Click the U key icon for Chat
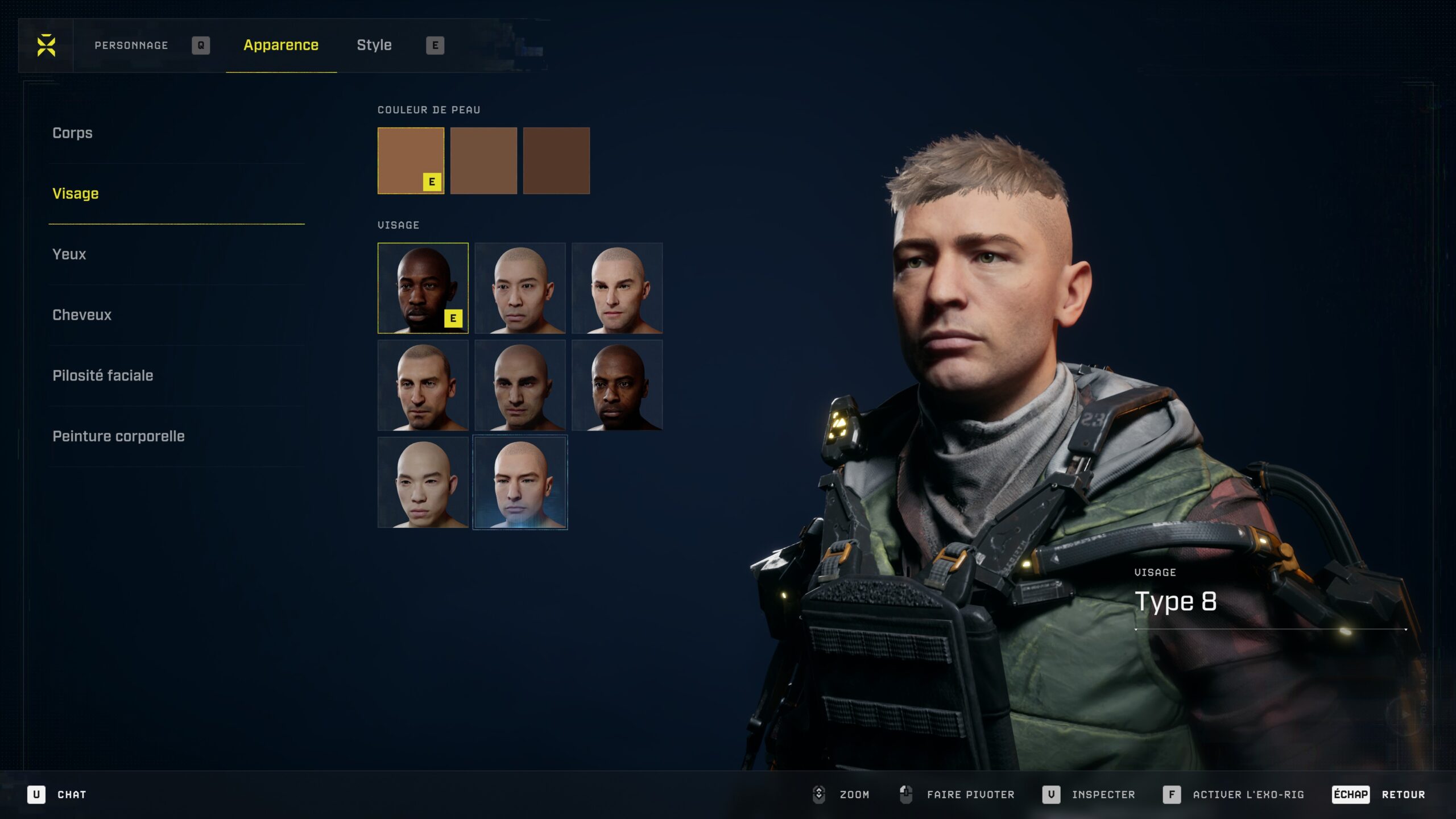The height and width of the screenshot is (819, 1456). tap(37, 795)
